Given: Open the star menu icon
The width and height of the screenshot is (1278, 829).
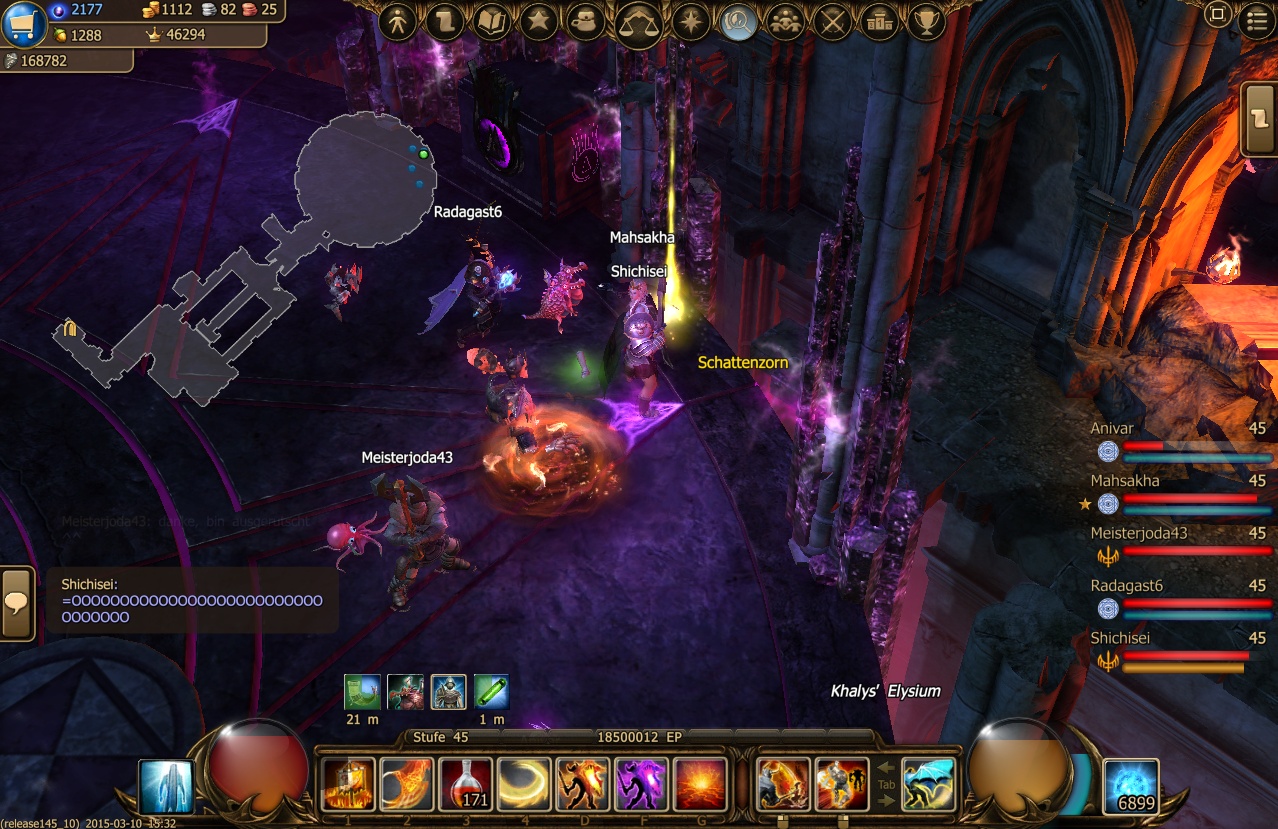Looking at the screenshot, I should click(539, 22).
